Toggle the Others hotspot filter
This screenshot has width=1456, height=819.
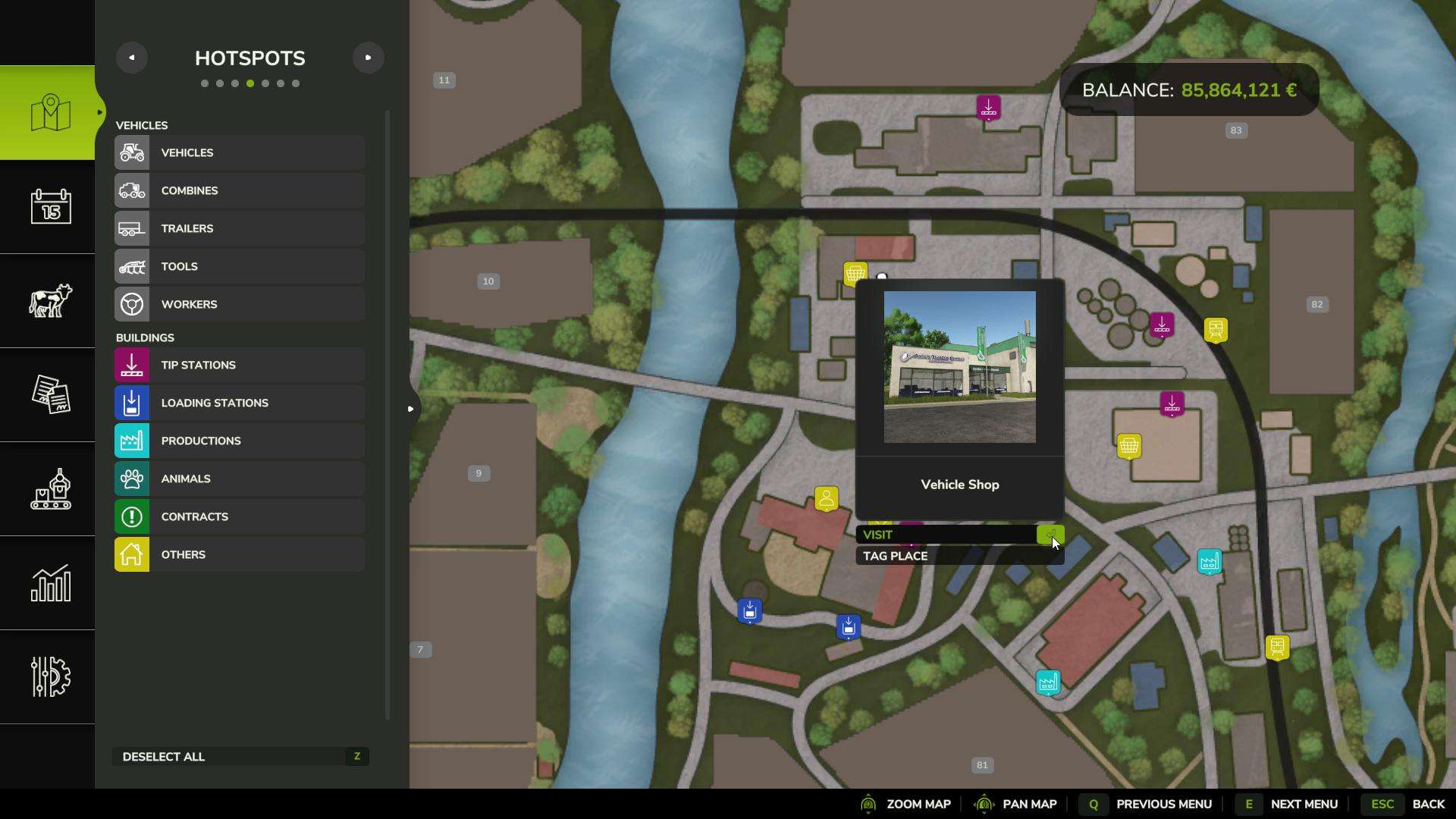pos(240,554)
